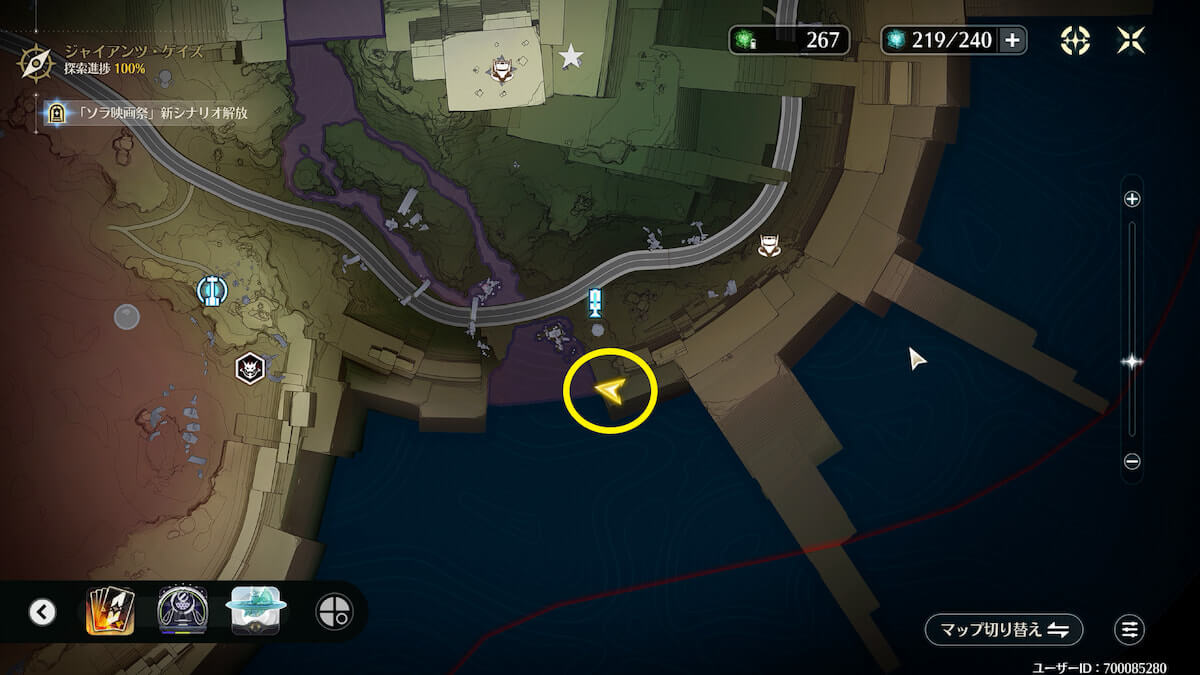The width and height of the screenshot is (1200, 675).
Task: Open the map filter settings icon
Action: (x=1130, y=629)
